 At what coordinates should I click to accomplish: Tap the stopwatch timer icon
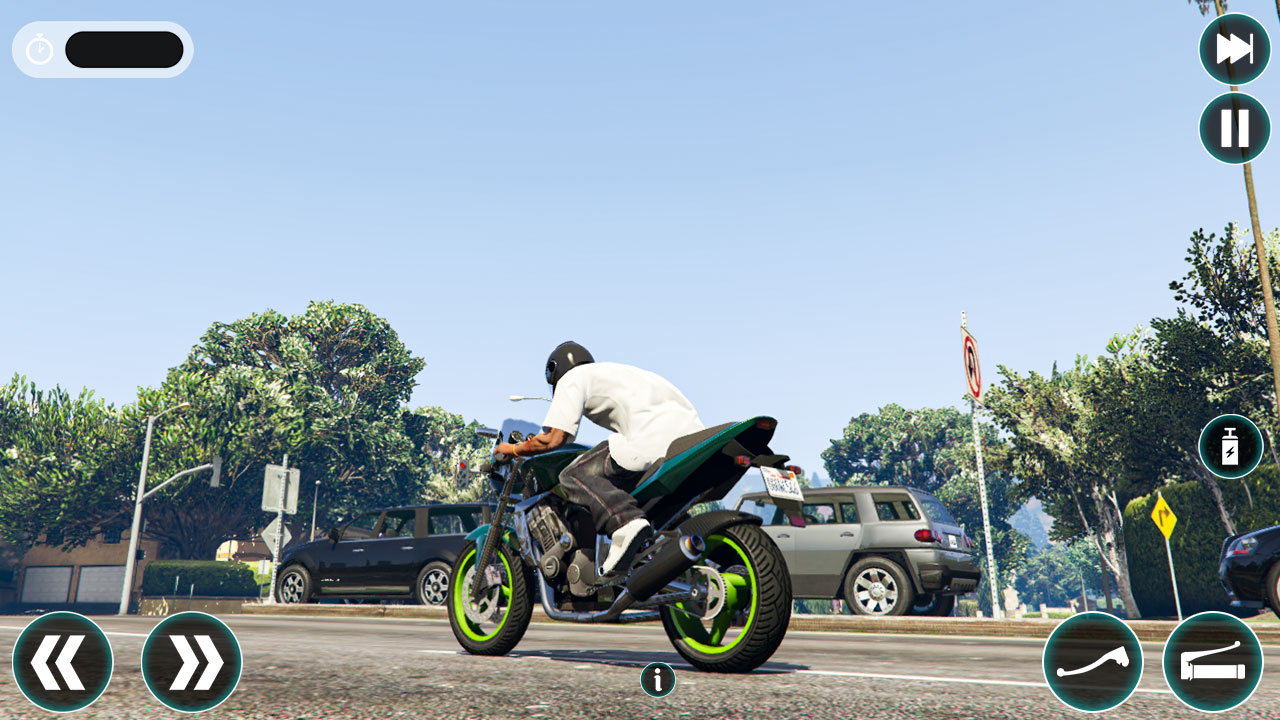click(39, 48)
